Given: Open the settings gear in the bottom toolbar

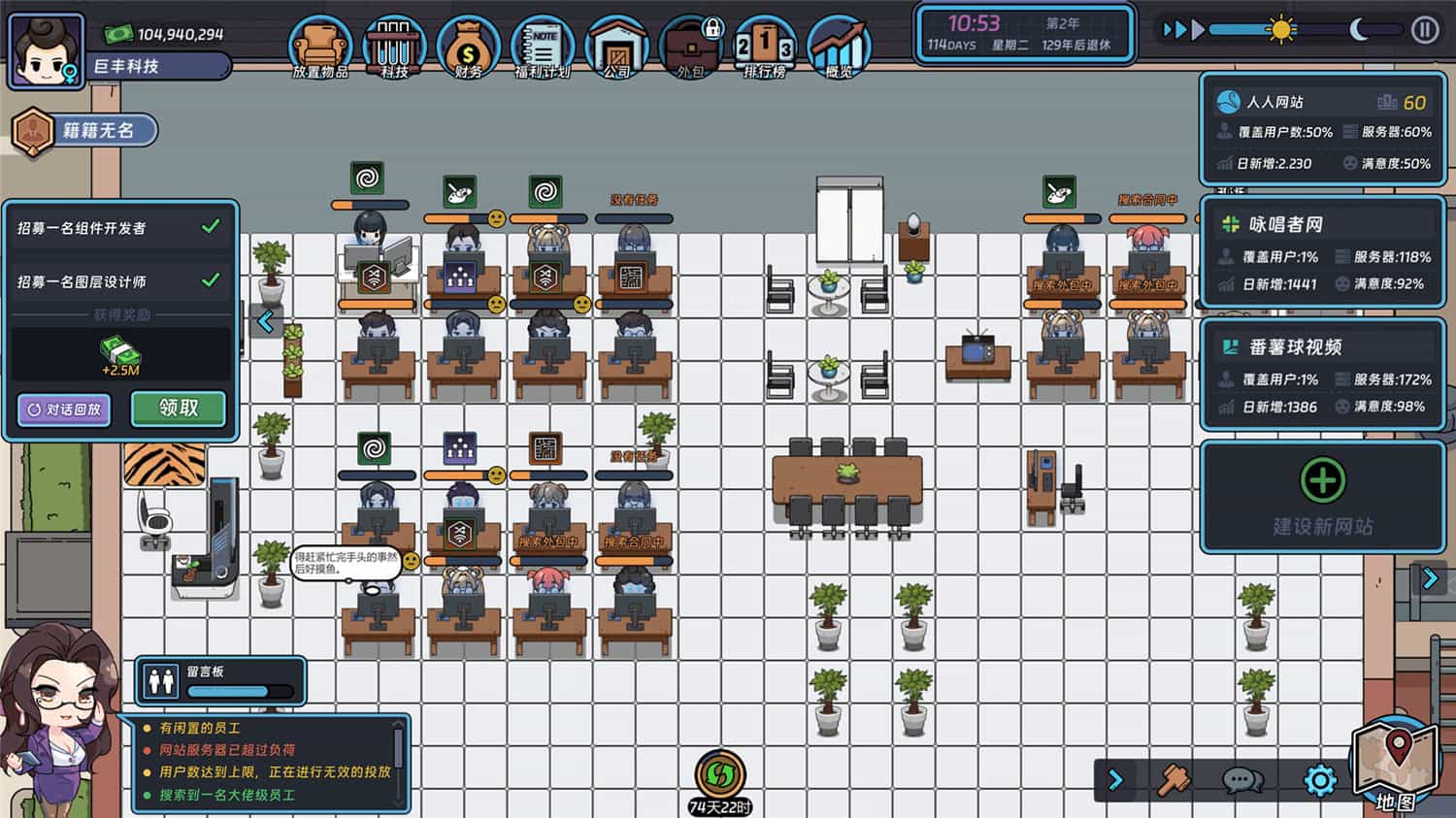Looking at the screenshot, I should tap(1320, 779).
